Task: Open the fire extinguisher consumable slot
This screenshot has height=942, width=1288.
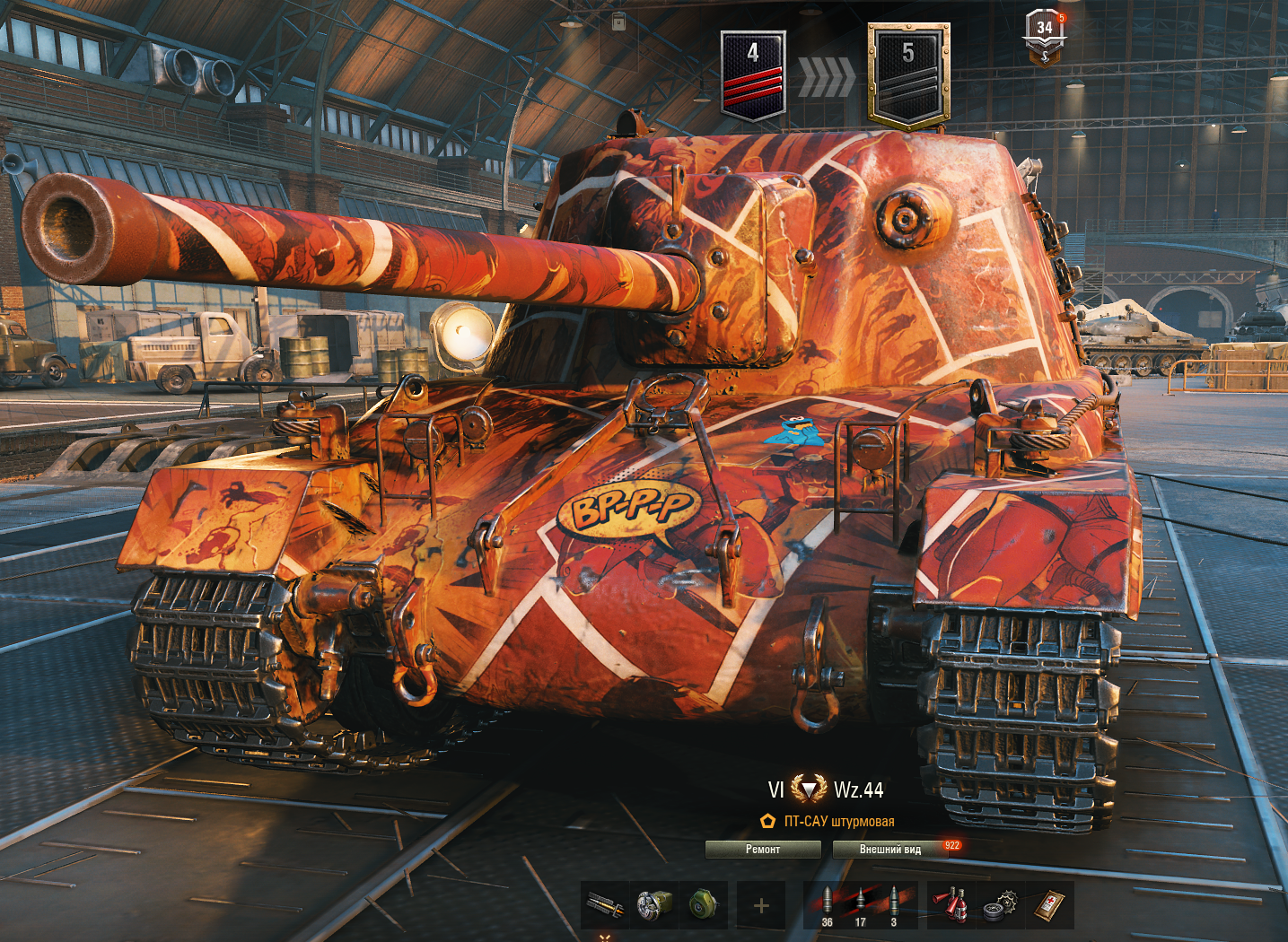Action: [x=951, y=905]
